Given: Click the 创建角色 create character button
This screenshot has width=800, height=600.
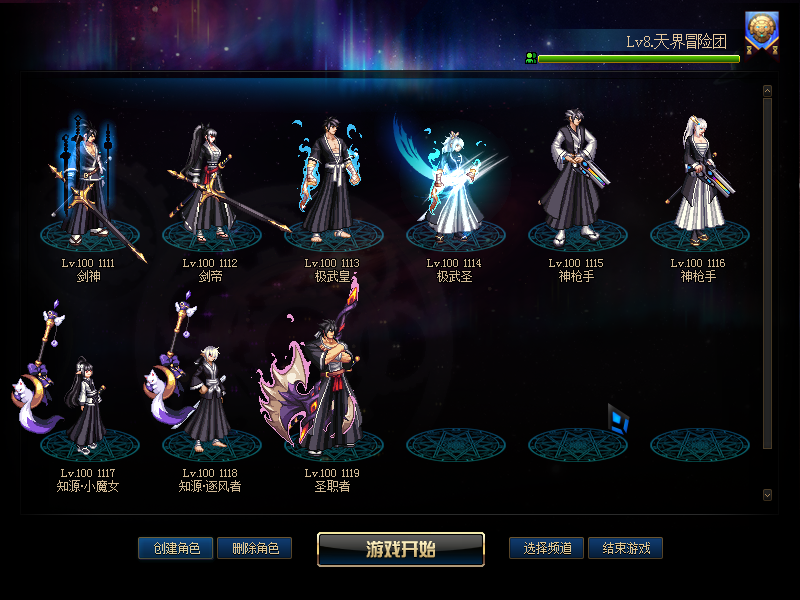Looking at the screenshot, I should (x=175, y=548).
